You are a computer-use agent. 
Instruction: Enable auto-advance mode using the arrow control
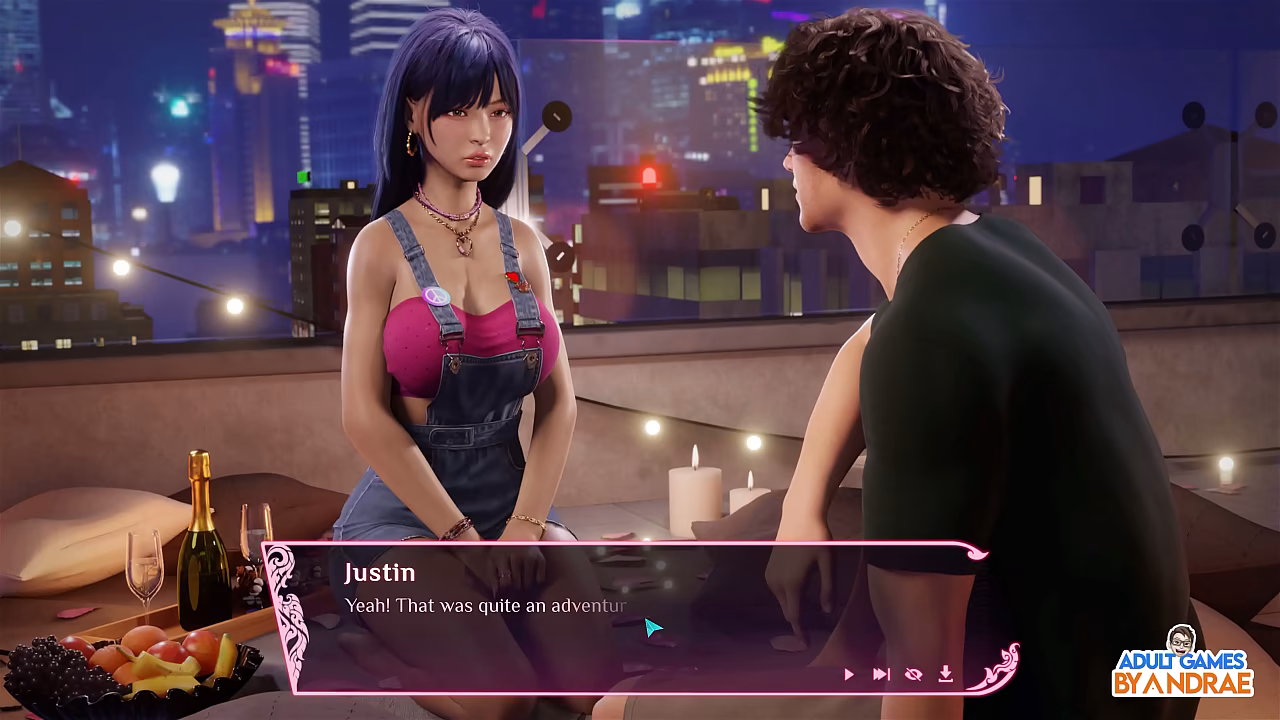pos(848,673)
